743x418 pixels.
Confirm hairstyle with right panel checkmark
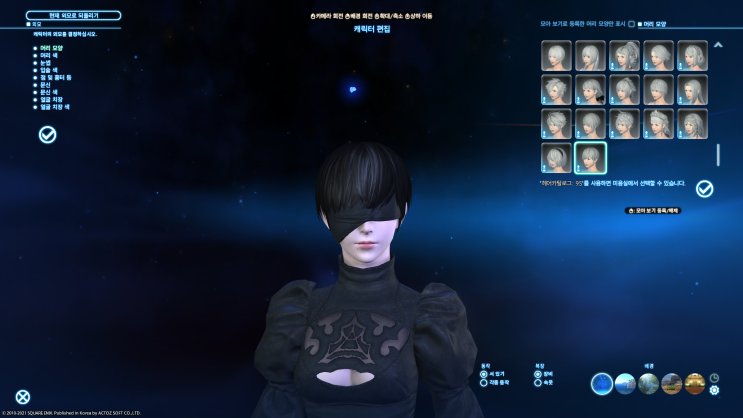(704, 188)
